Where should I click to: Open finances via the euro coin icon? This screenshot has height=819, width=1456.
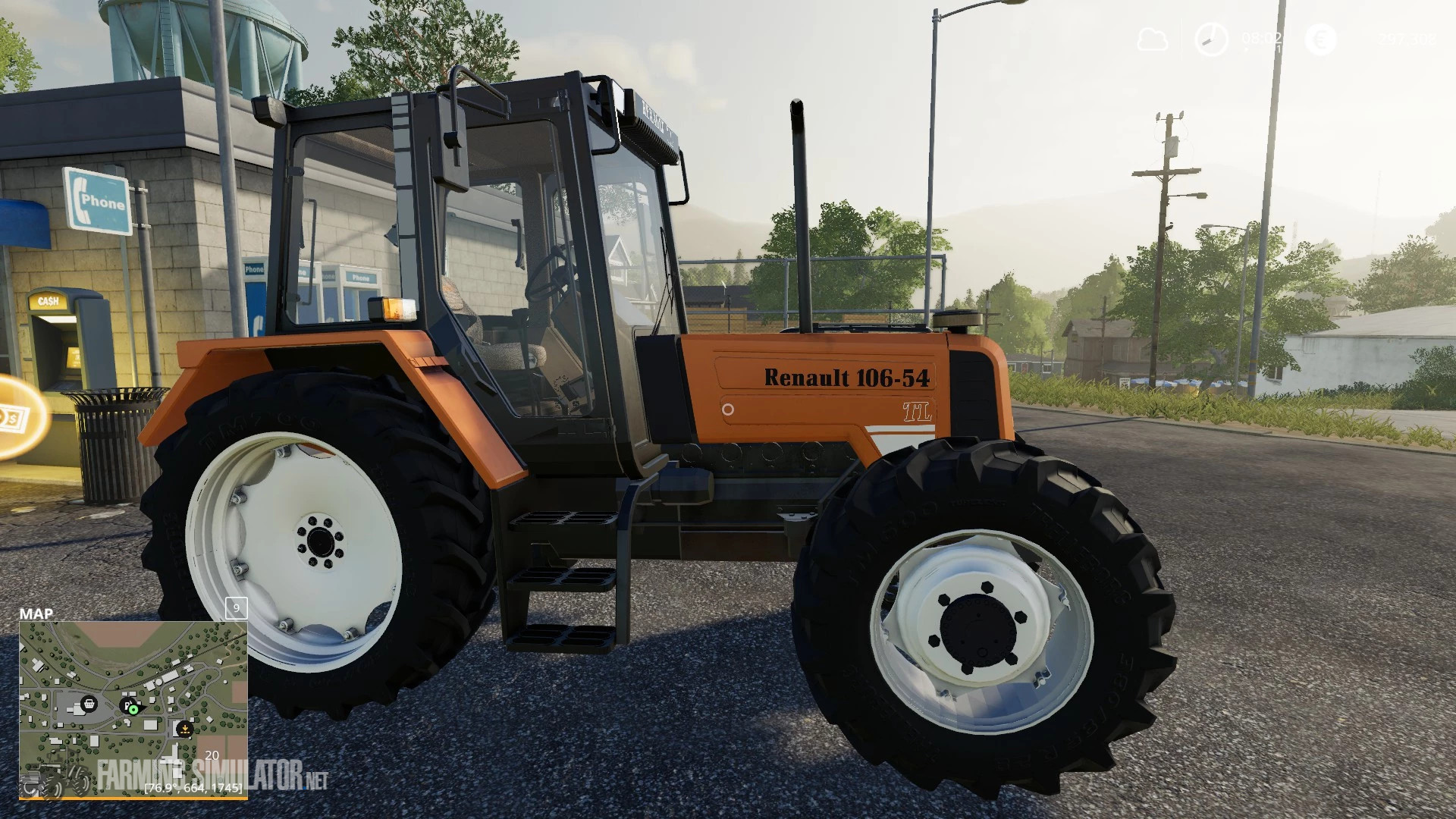tap(1322, 39)
